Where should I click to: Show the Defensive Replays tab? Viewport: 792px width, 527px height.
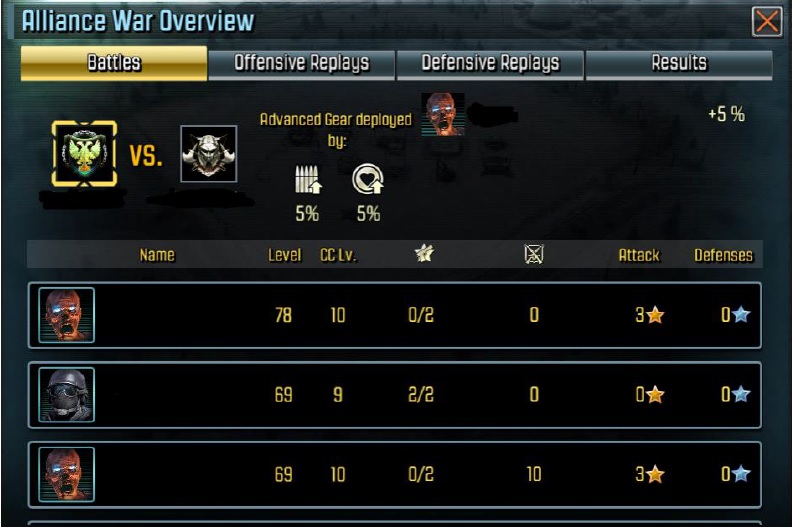pyautogui.click(x=490, y=63)
